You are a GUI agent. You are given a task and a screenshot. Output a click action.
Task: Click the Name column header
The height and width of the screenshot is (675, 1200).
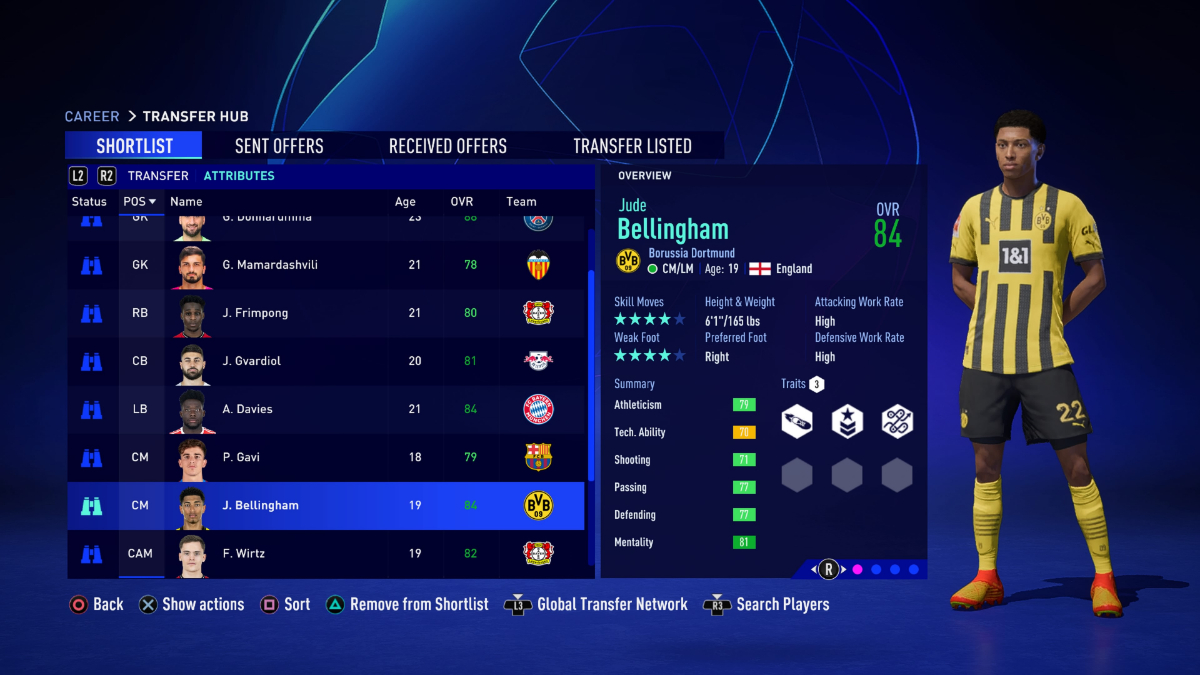186,202
